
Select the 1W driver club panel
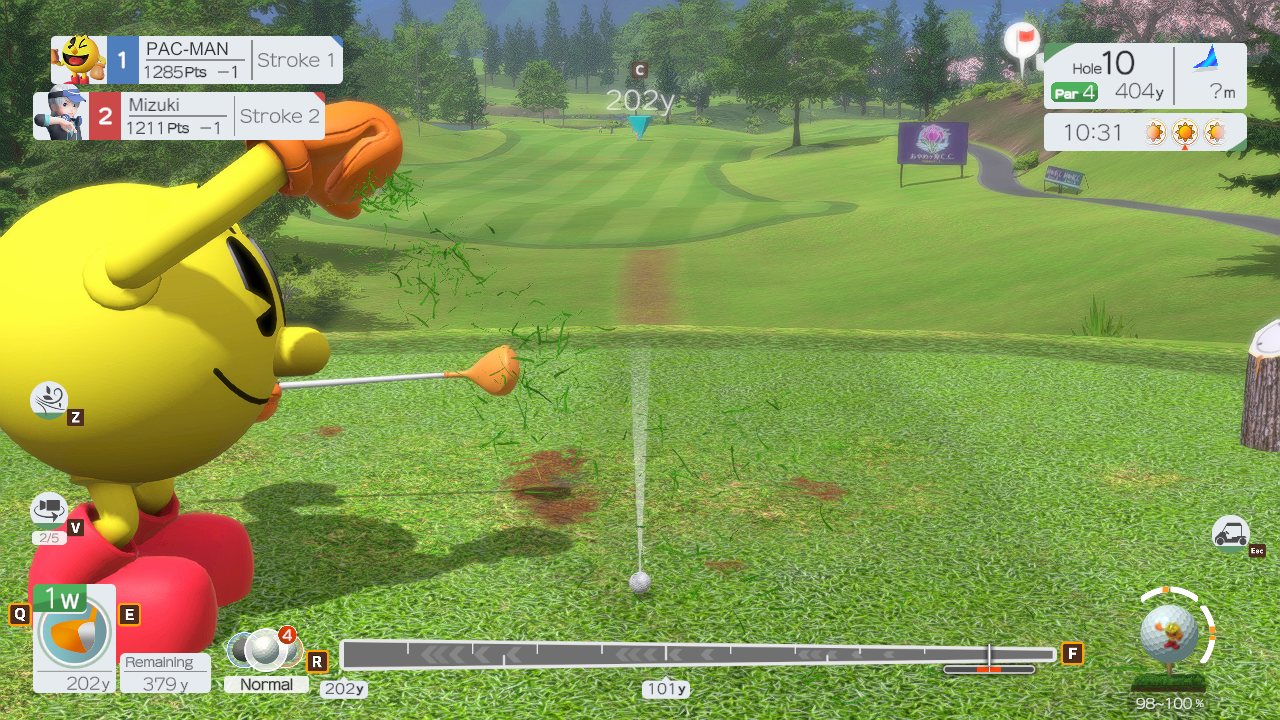click(74, 638)
